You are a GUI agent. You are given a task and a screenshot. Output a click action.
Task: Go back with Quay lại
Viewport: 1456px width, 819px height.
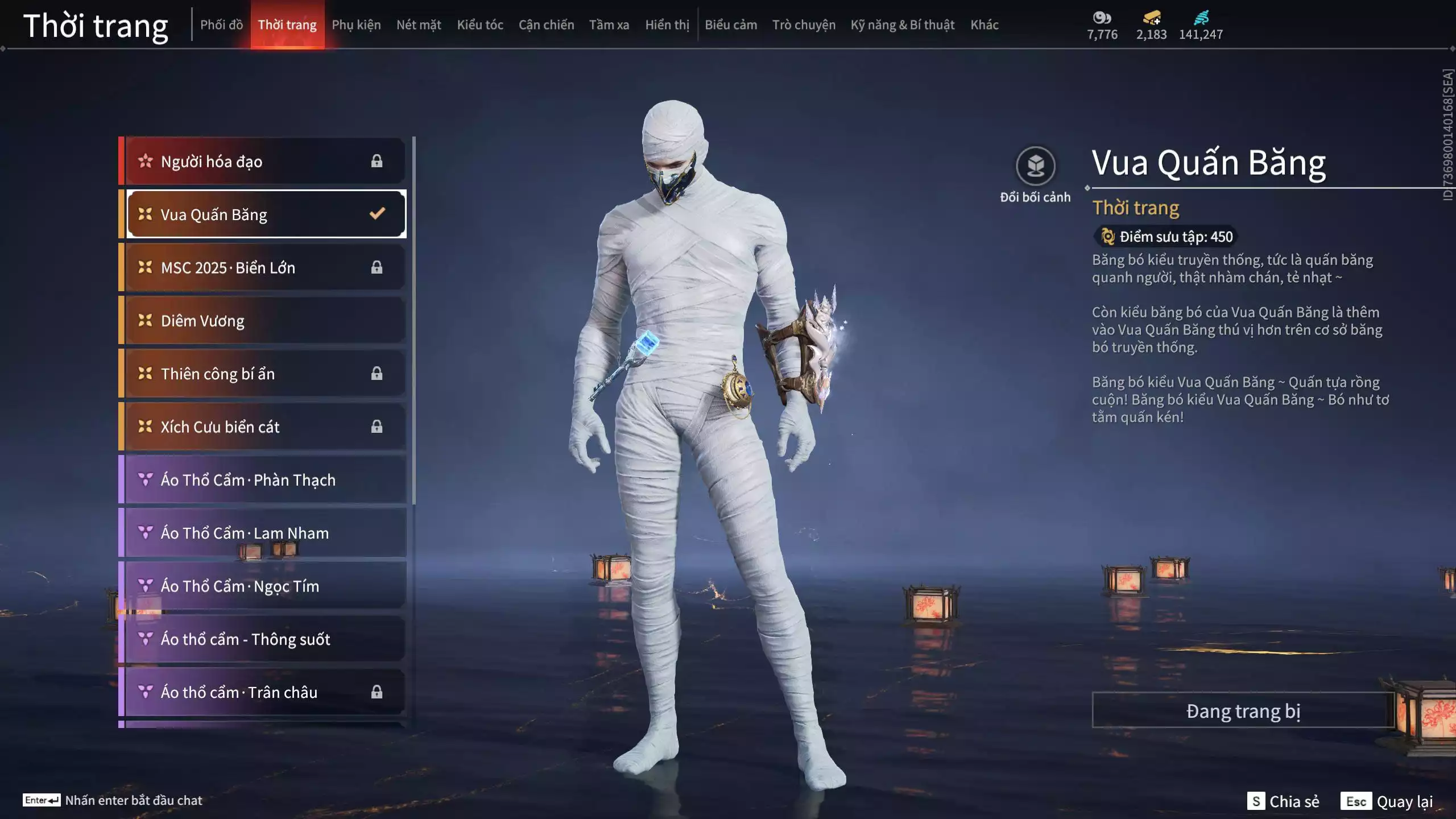pyautogui.click(x=1388, y=801)
